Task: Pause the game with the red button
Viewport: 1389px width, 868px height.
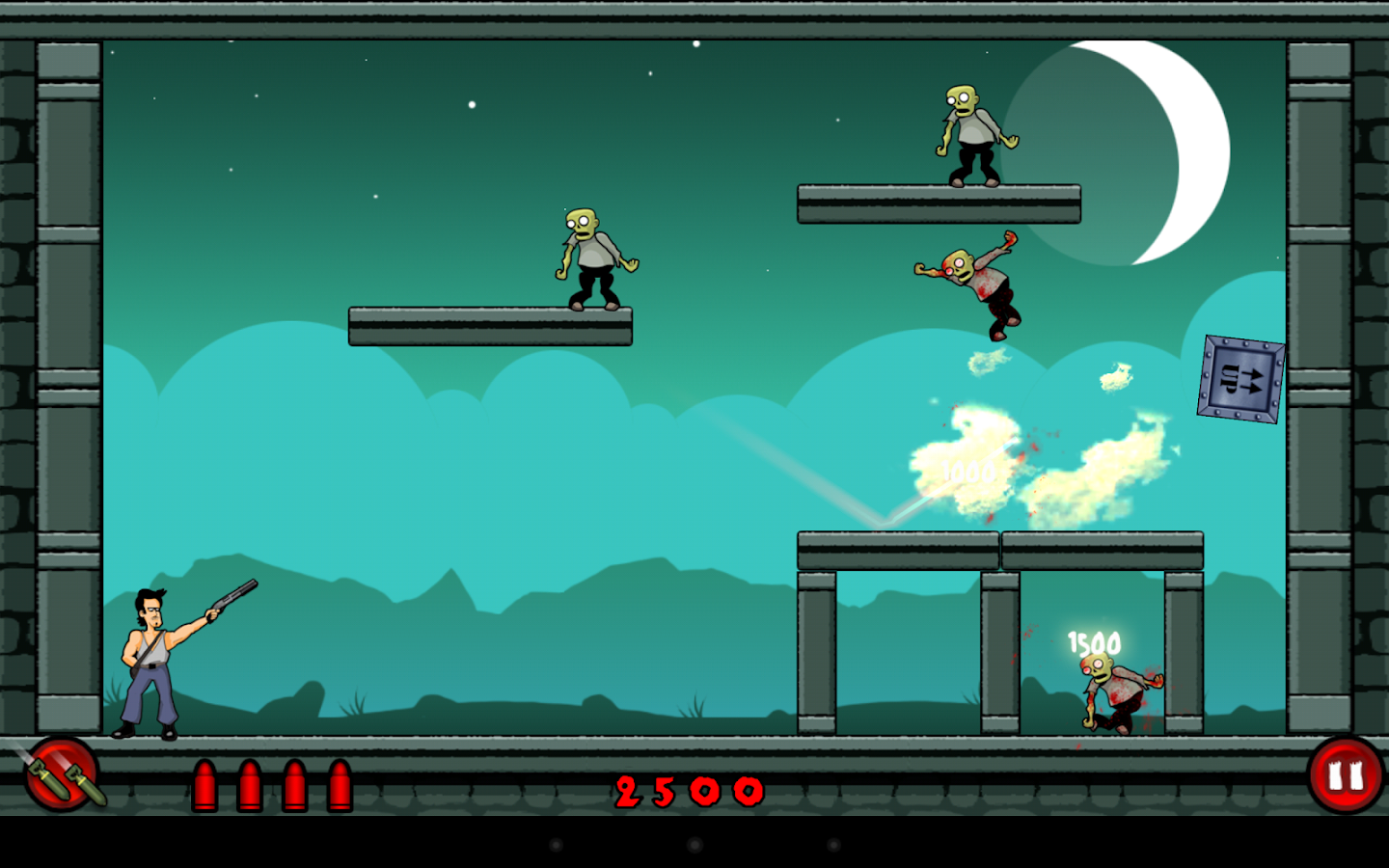Action: click(x=1346, y=775)
